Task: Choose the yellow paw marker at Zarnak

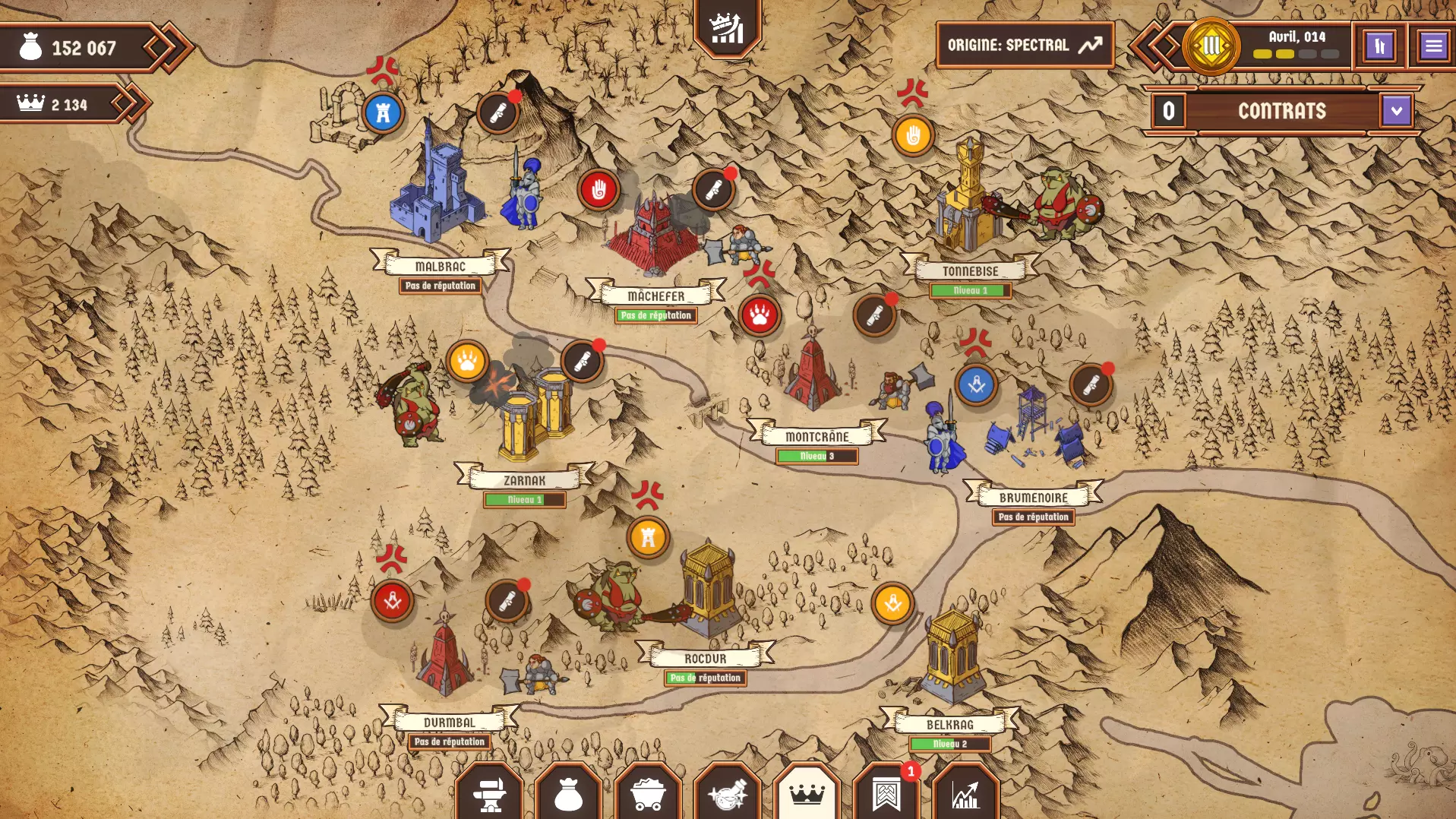Action: click(x=467, y=362)
